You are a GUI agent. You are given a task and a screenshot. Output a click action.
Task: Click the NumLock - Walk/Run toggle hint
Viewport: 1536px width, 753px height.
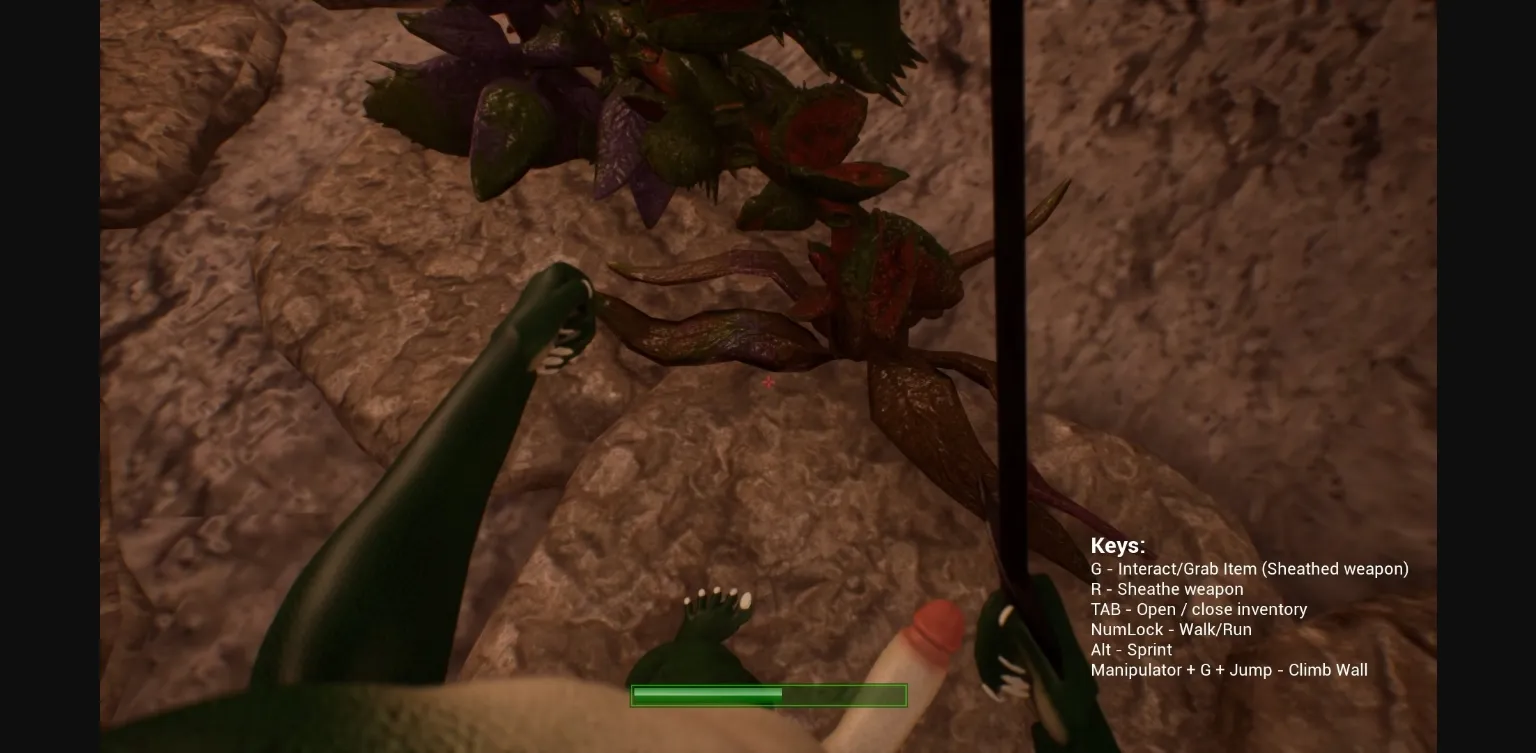click(x=1171, y=629)
